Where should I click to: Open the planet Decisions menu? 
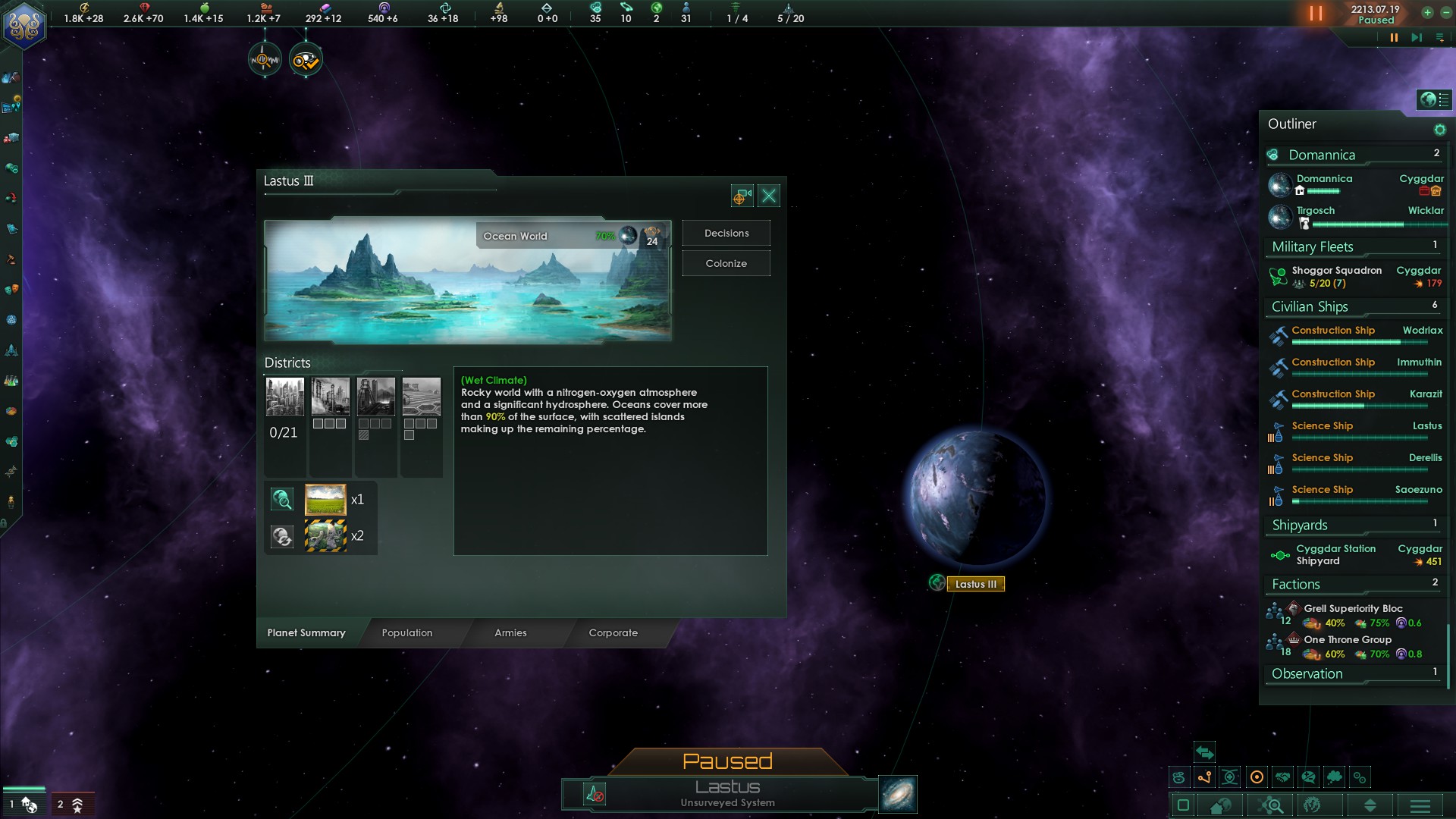[x=726, y=234]
